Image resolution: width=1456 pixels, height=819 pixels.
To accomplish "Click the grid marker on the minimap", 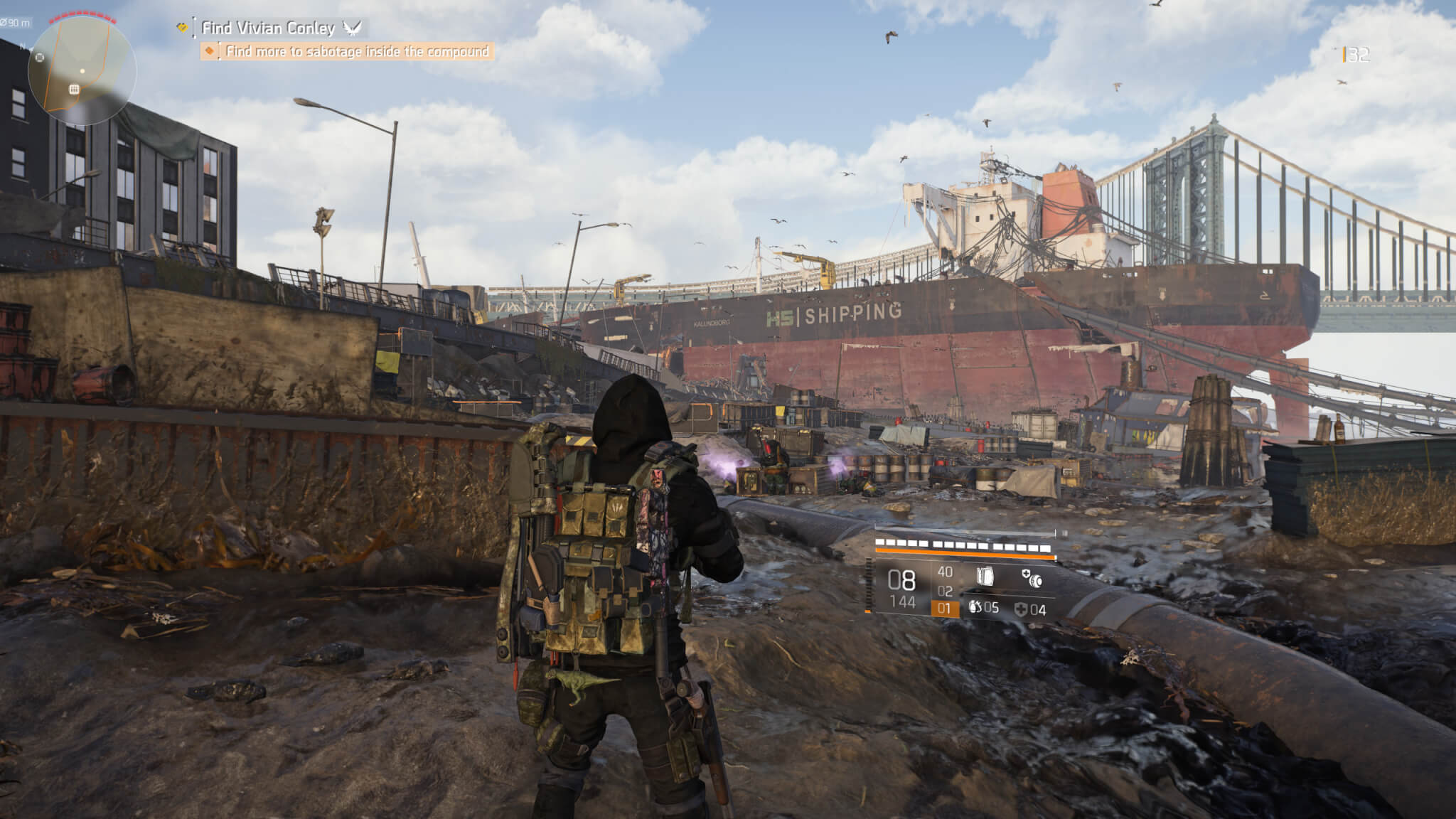I will click(74, 89).
